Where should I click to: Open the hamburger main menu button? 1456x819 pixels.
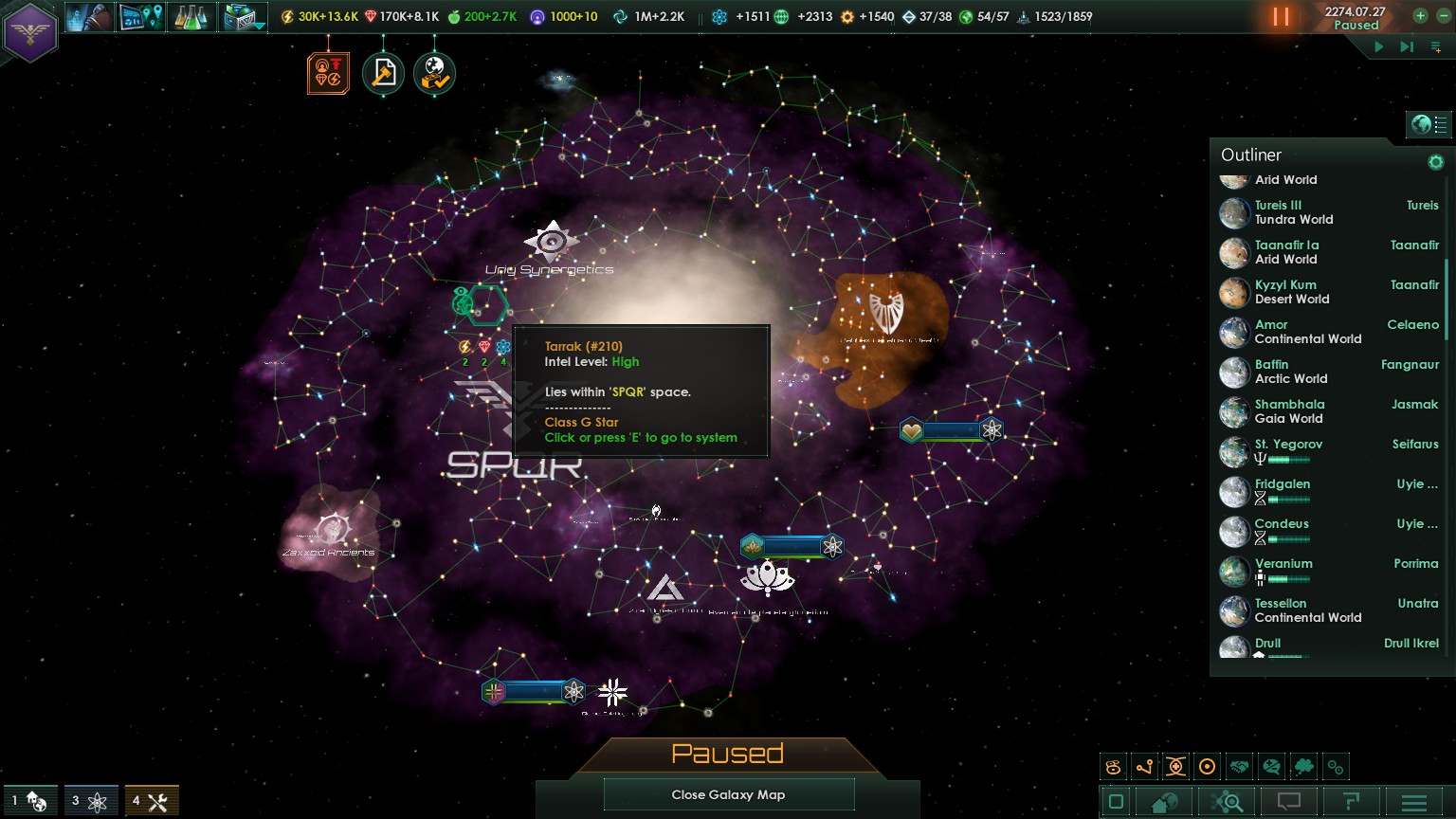[x=1413, y=802]
